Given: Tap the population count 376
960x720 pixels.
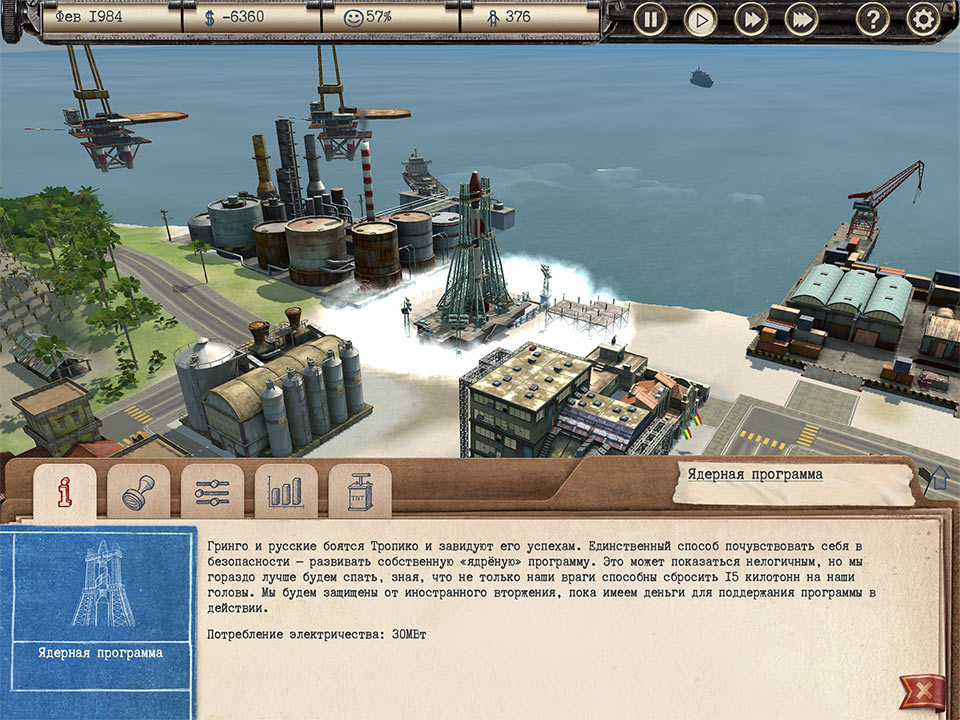Looking at the screenshot, I should pos(530,18).
